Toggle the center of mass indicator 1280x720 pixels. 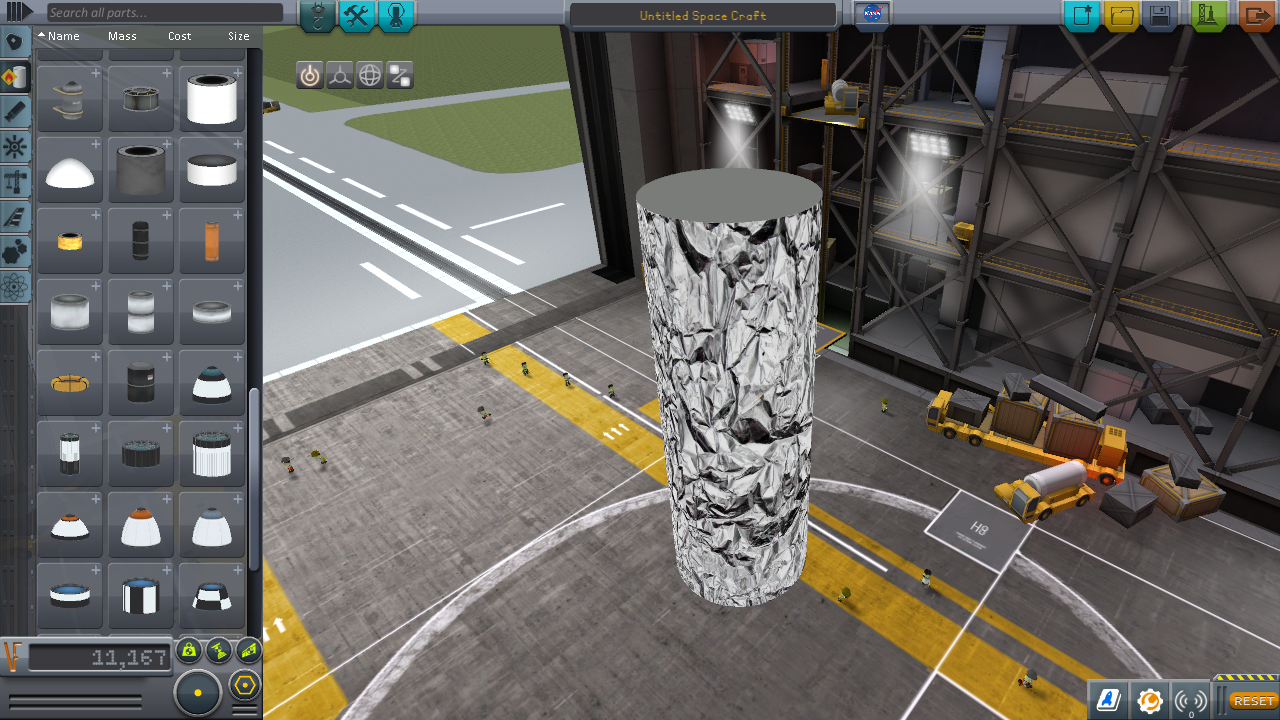190,652
